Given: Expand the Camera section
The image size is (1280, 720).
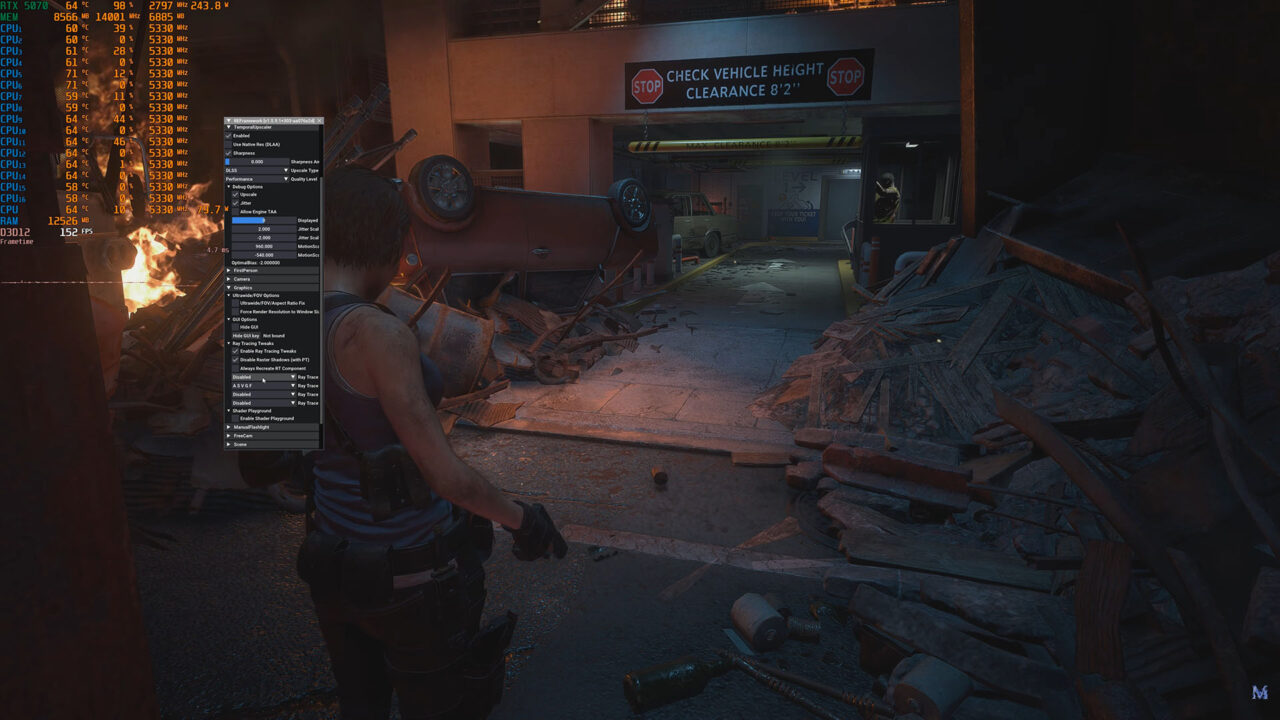Looking at the screenshot, I should tap(229, 279).
